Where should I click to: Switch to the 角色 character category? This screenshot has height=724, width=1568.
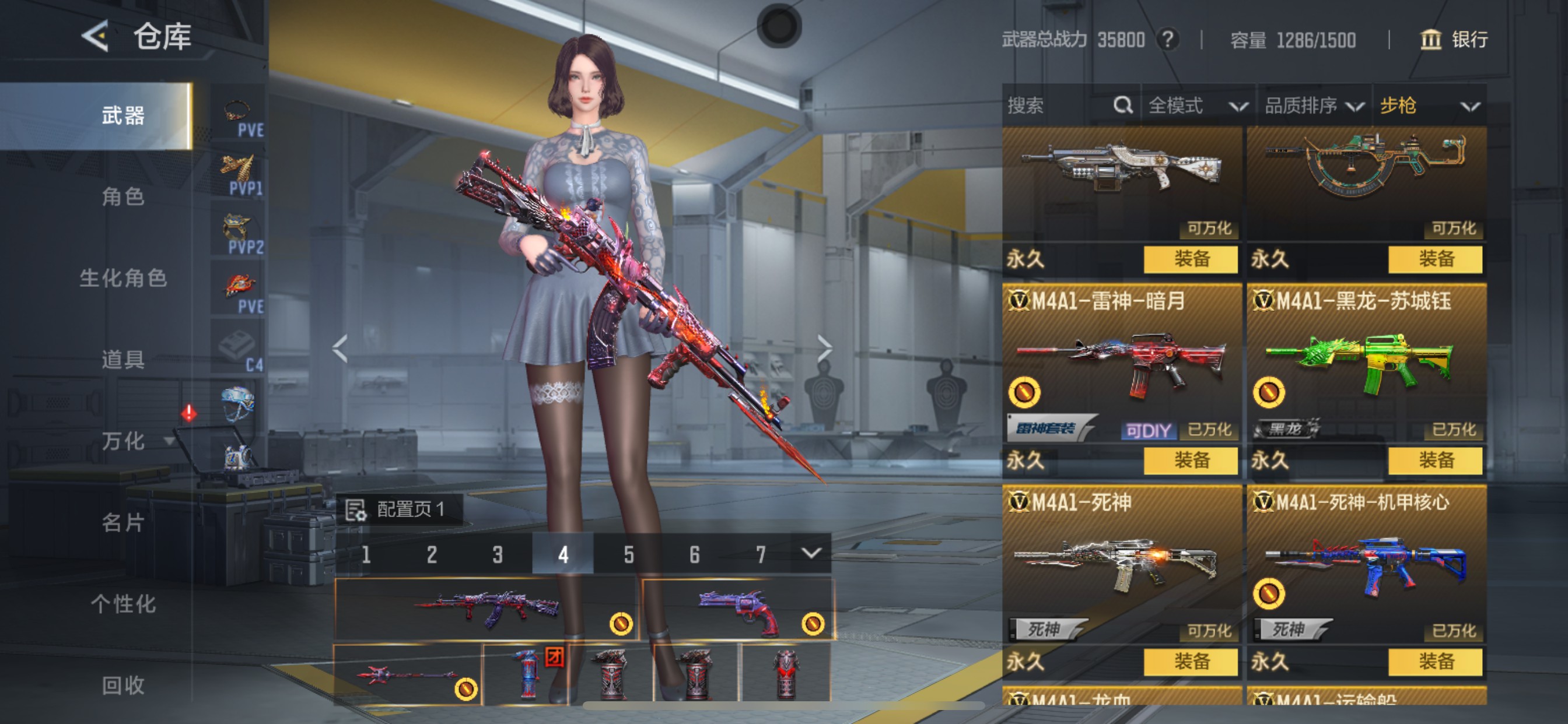(123, 196)
